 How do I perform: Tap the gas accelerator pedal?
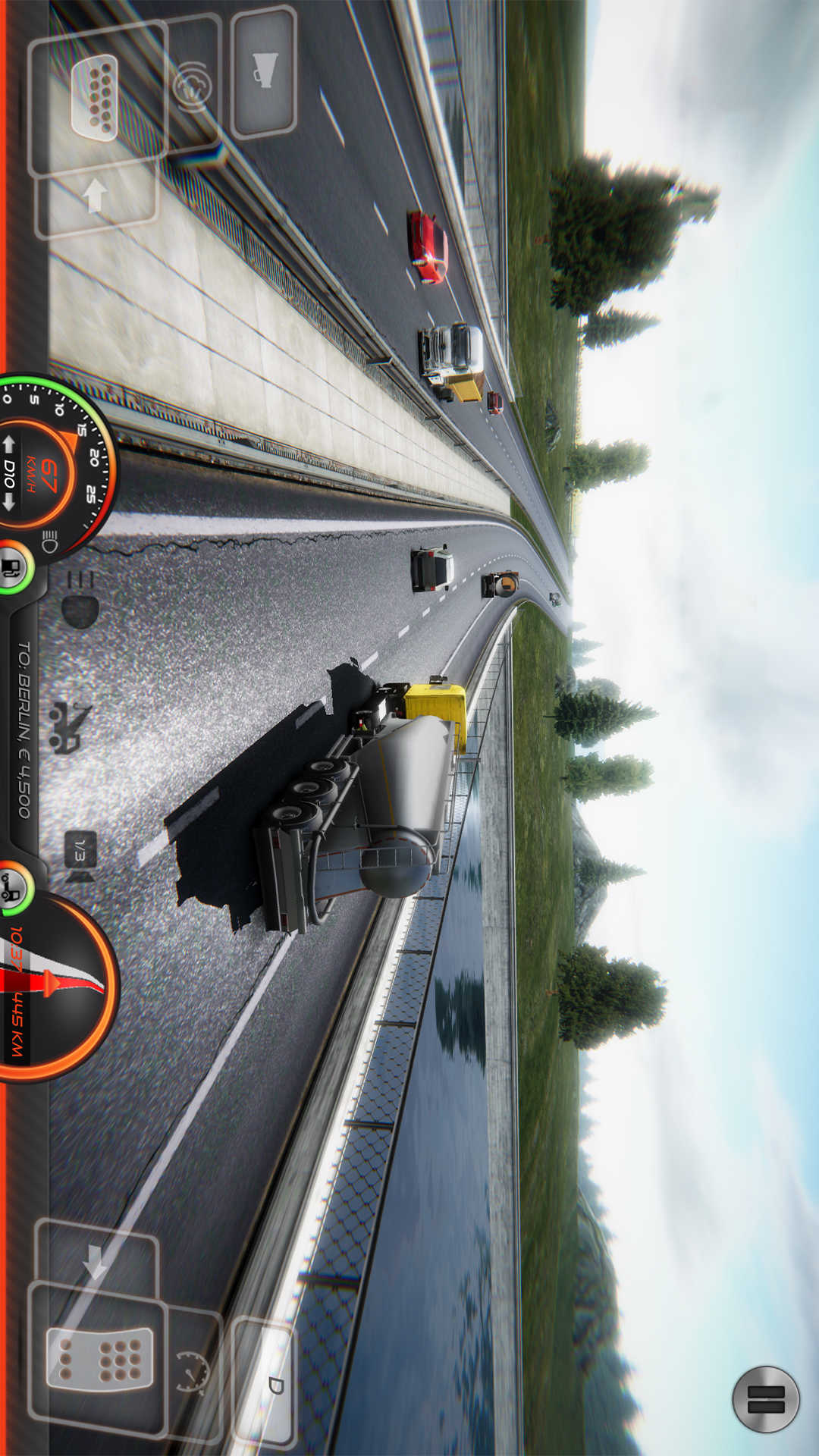click(x=99, y=1358)
